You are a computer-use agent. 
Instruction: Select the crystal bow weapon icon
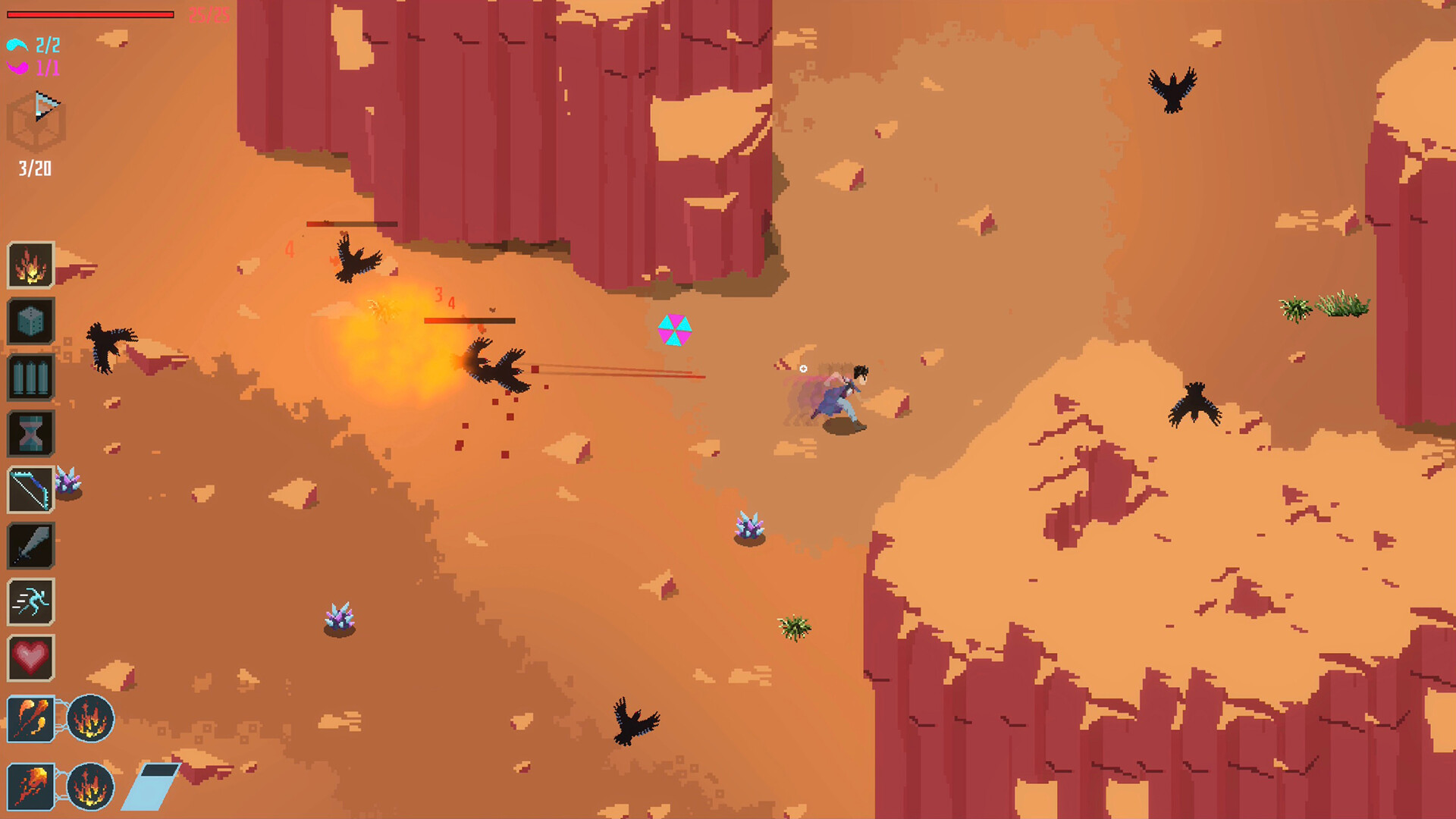30,489
